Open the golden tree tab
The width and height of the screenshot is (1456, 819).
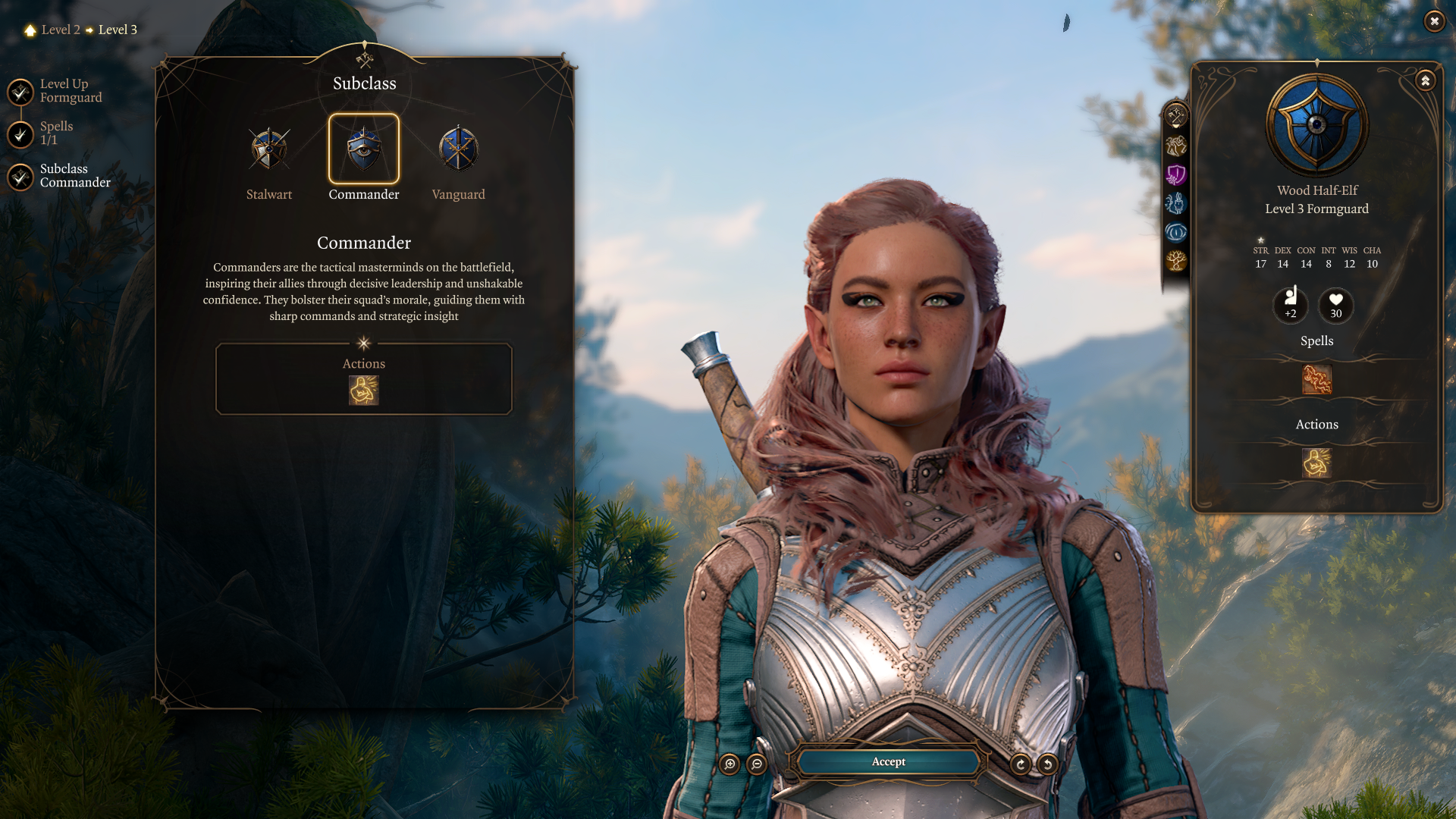point(1176,261)
